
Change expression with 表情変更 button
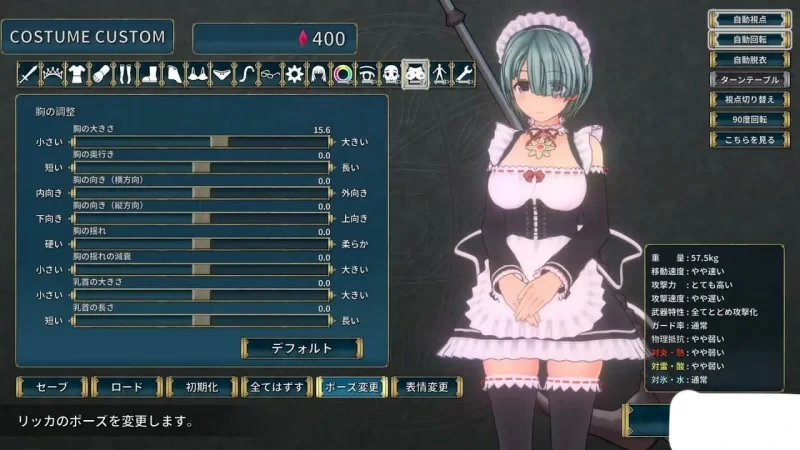coord(426,387)
